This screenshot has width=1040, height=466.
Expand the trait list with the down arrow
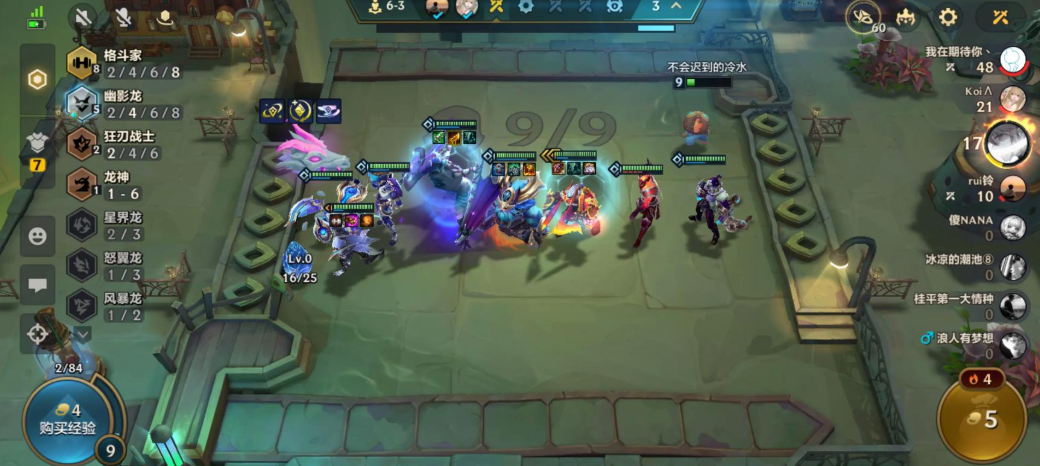point(82,333)
